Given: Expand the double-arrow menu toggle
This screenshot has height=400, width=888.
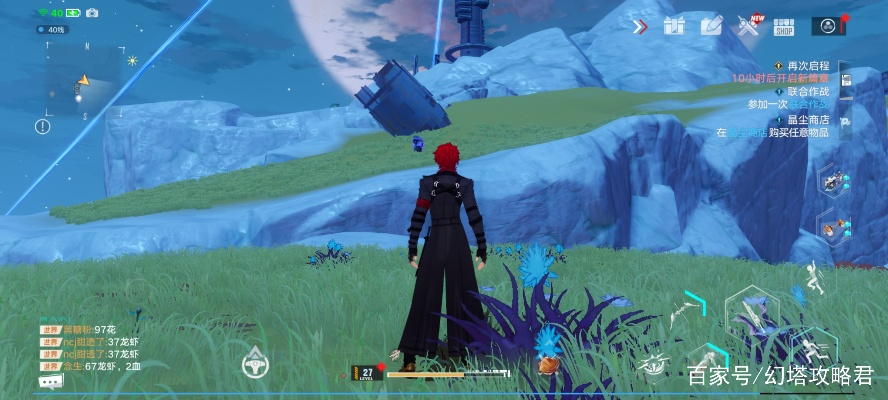Looking at the screenshot, I should tap(640, 26).
